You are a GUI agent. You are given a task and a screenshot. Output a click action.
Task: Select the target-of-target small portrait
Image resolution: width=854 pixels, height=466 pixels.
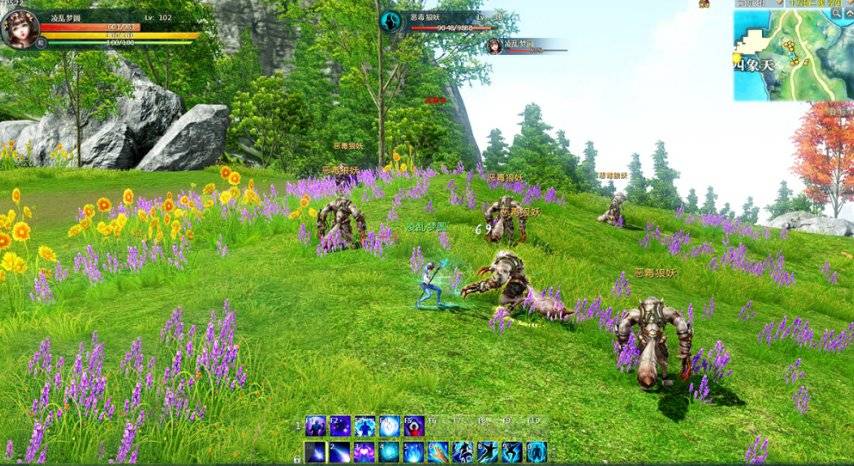pos(494,45)
